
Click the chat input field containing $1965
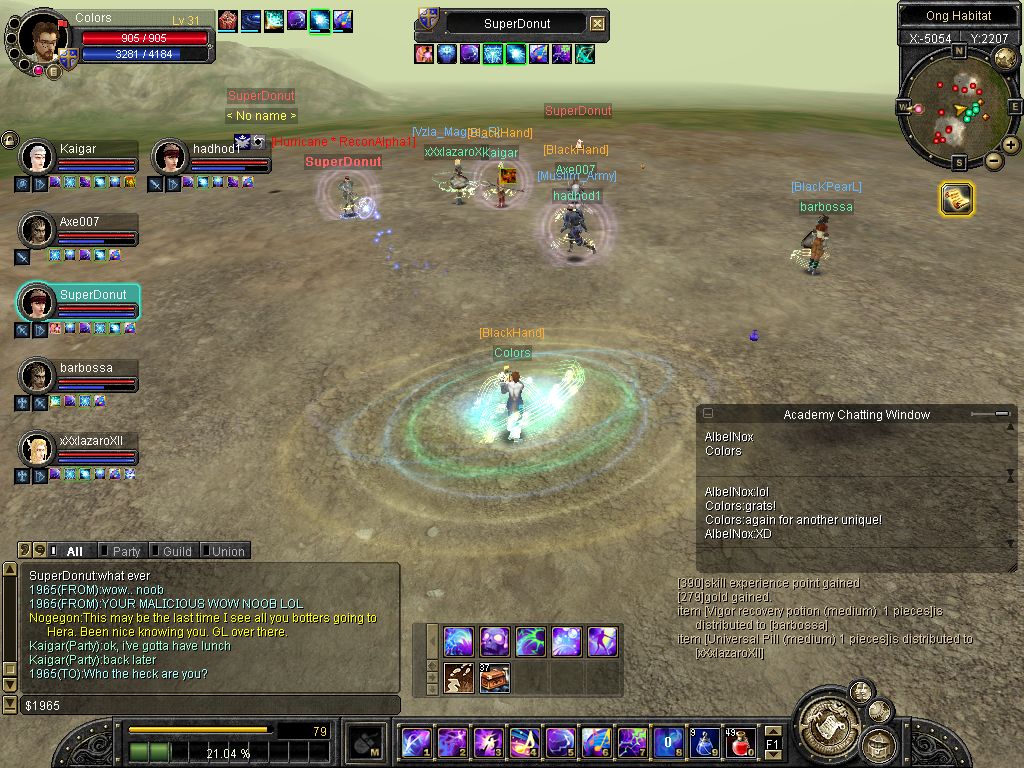200,706
